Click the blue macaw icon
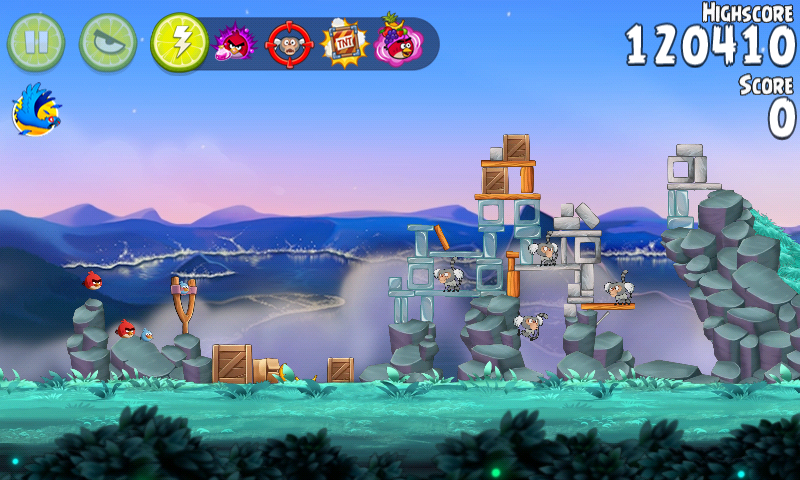800x480 pixels. (x=37, y=110)
